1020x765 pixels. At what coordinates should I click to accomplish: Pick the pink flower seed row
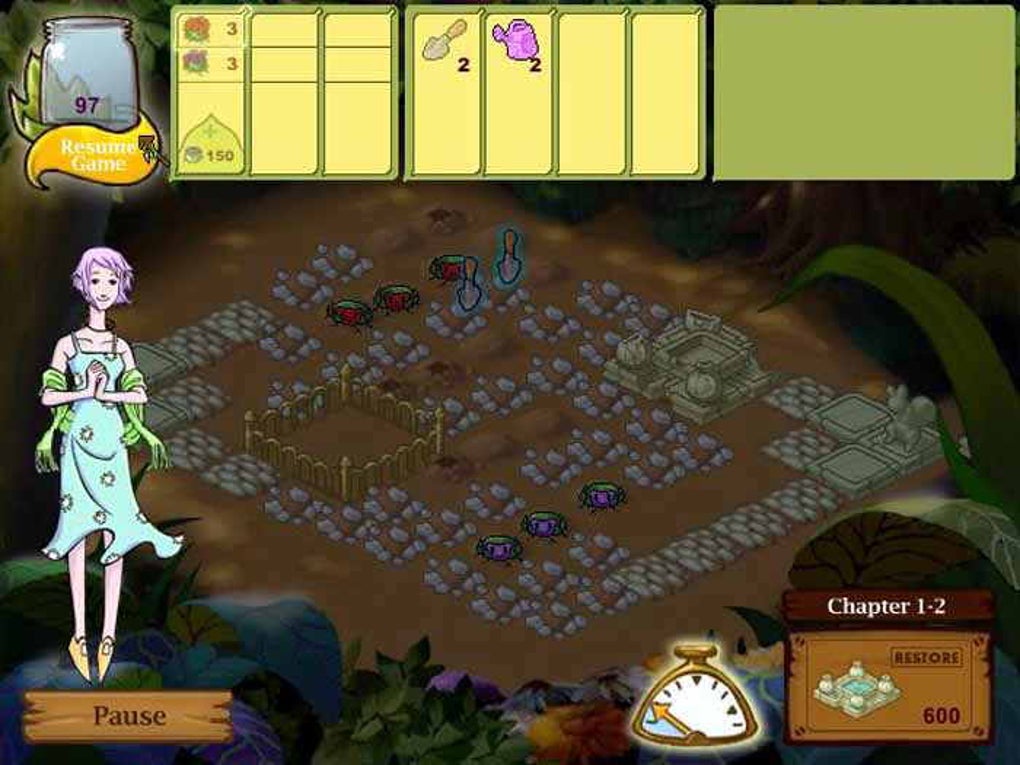210,63
